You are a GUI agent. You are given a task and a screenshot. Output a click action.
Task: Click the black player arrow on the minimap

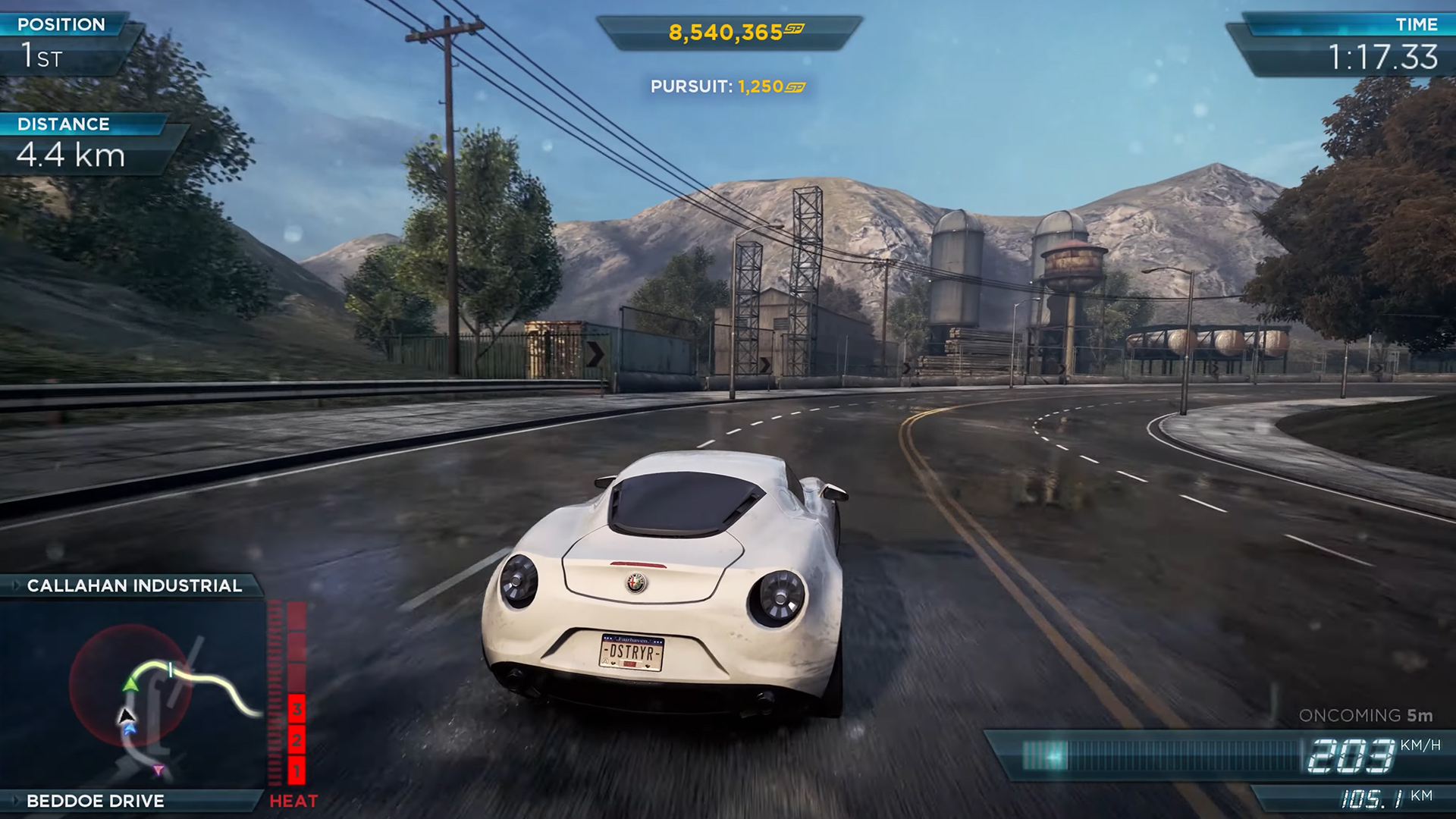(126, 714)
